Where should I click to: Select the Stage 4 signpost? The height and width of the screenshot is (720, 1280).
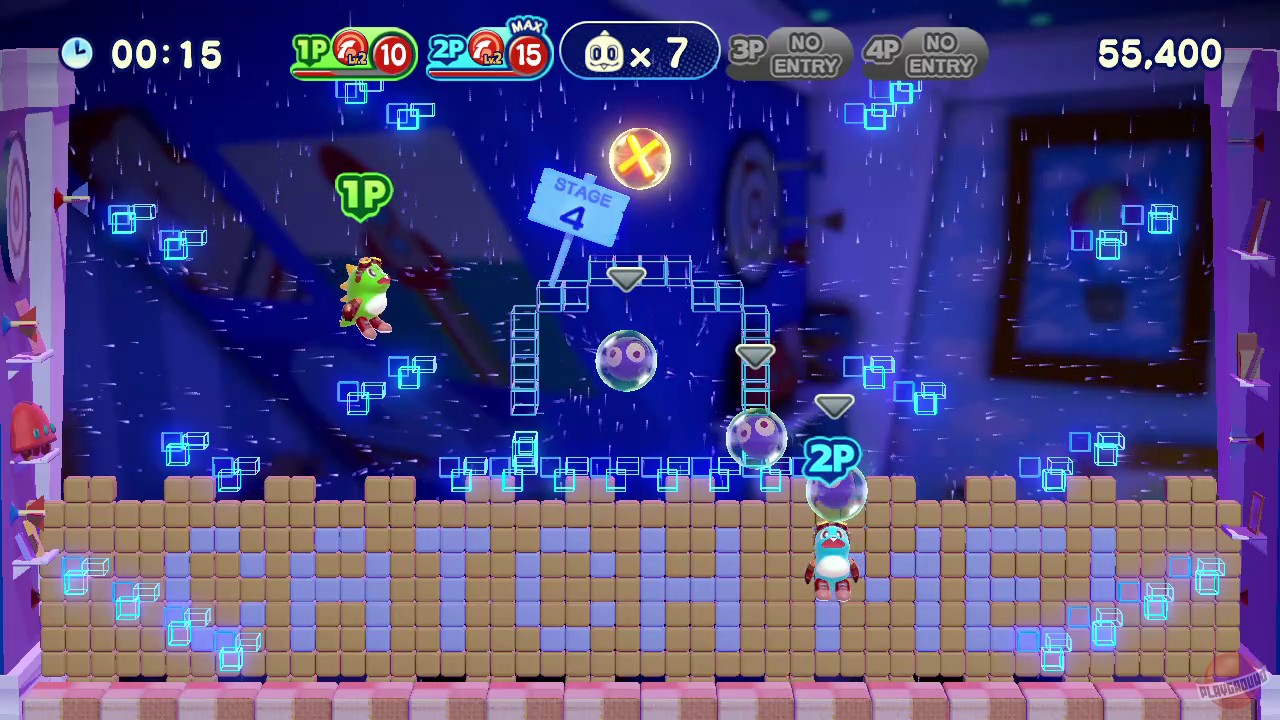click(x=580, y=205)
